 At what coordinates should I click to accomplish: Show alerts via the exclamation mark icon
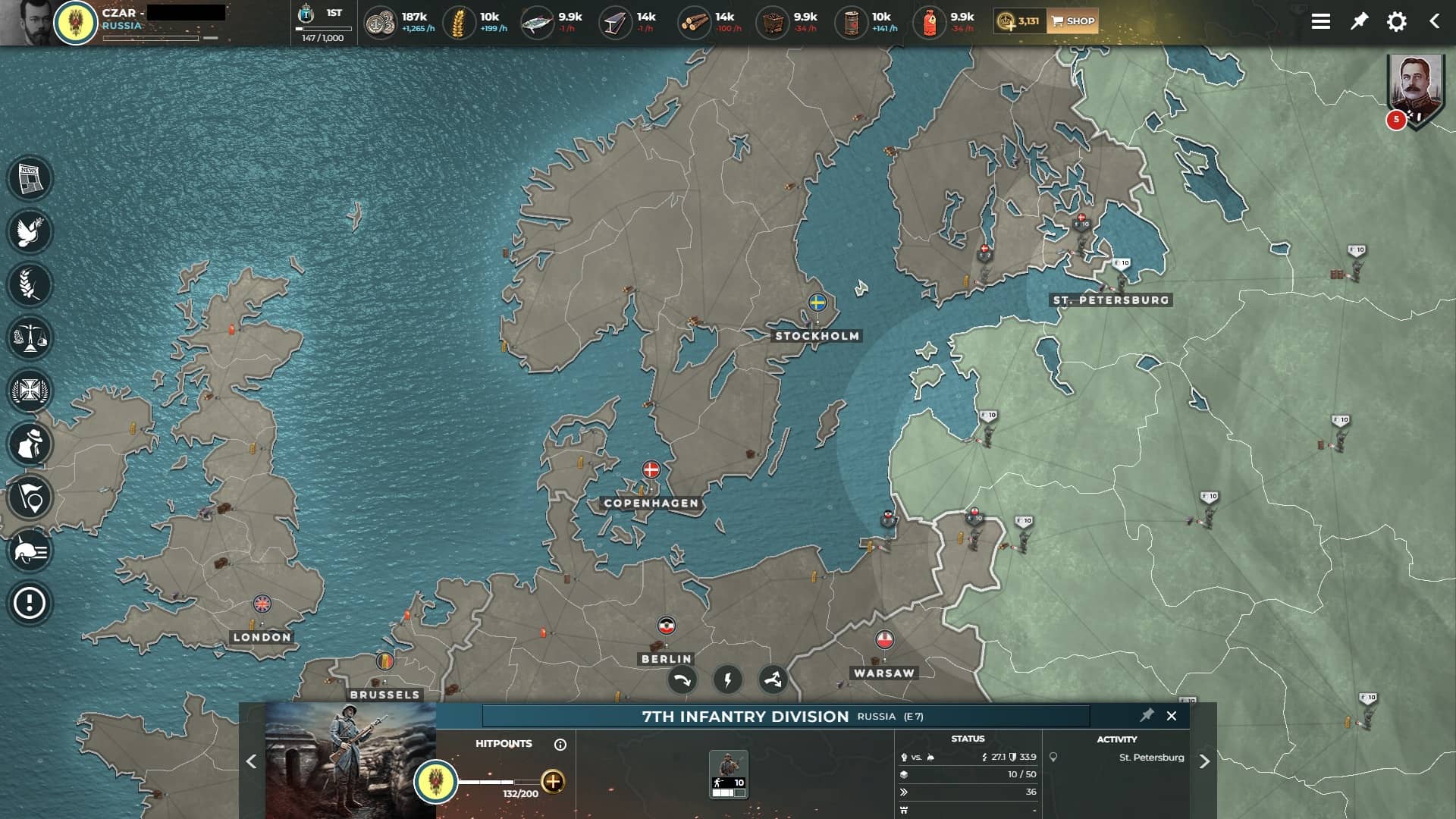pyautogui.click(x=30, y=604)
